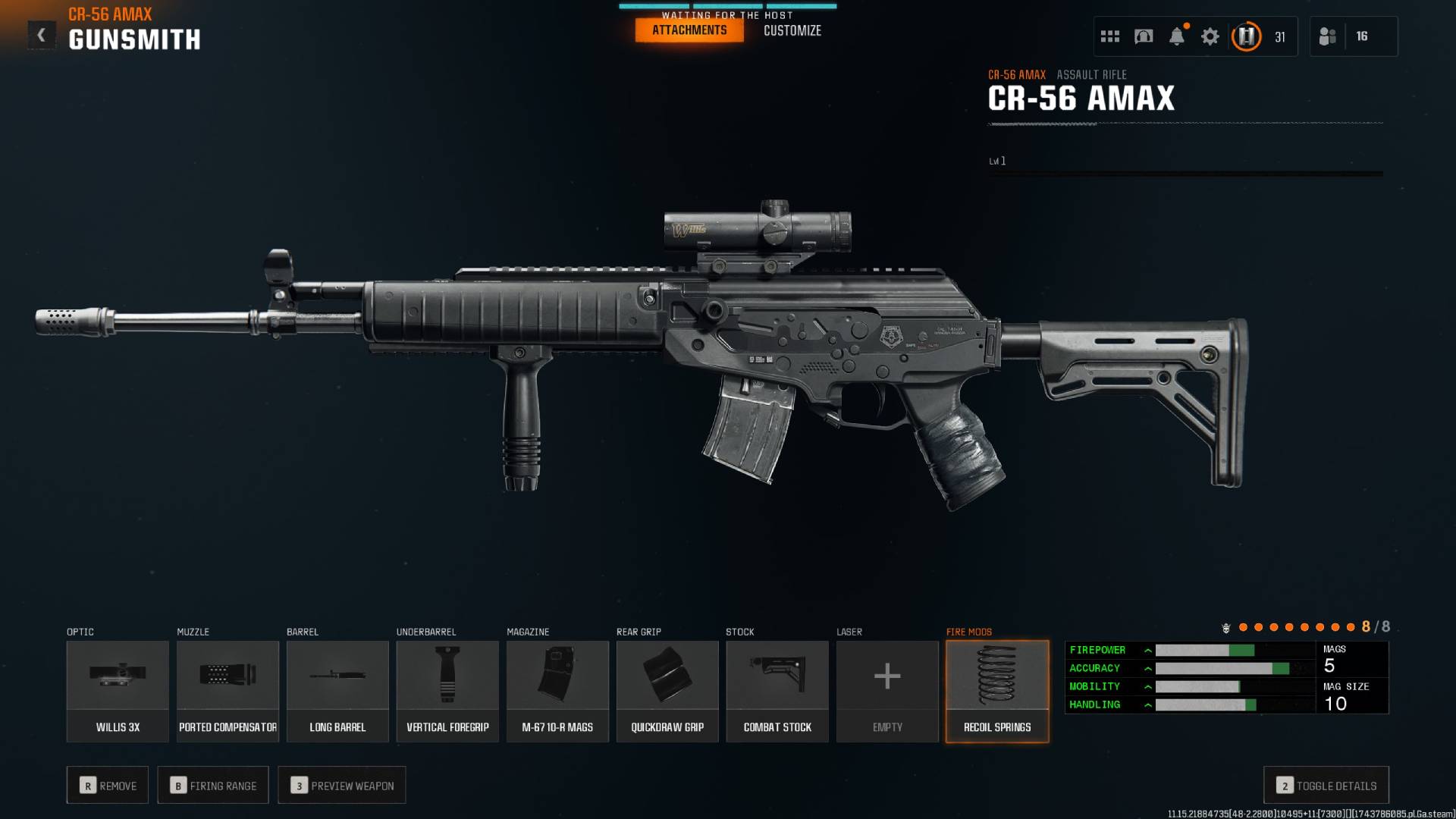Expand the Accuracy stat details
Image resolution: width=1456 pixels, height=819 pixels.
click(x=1149, y=668)
